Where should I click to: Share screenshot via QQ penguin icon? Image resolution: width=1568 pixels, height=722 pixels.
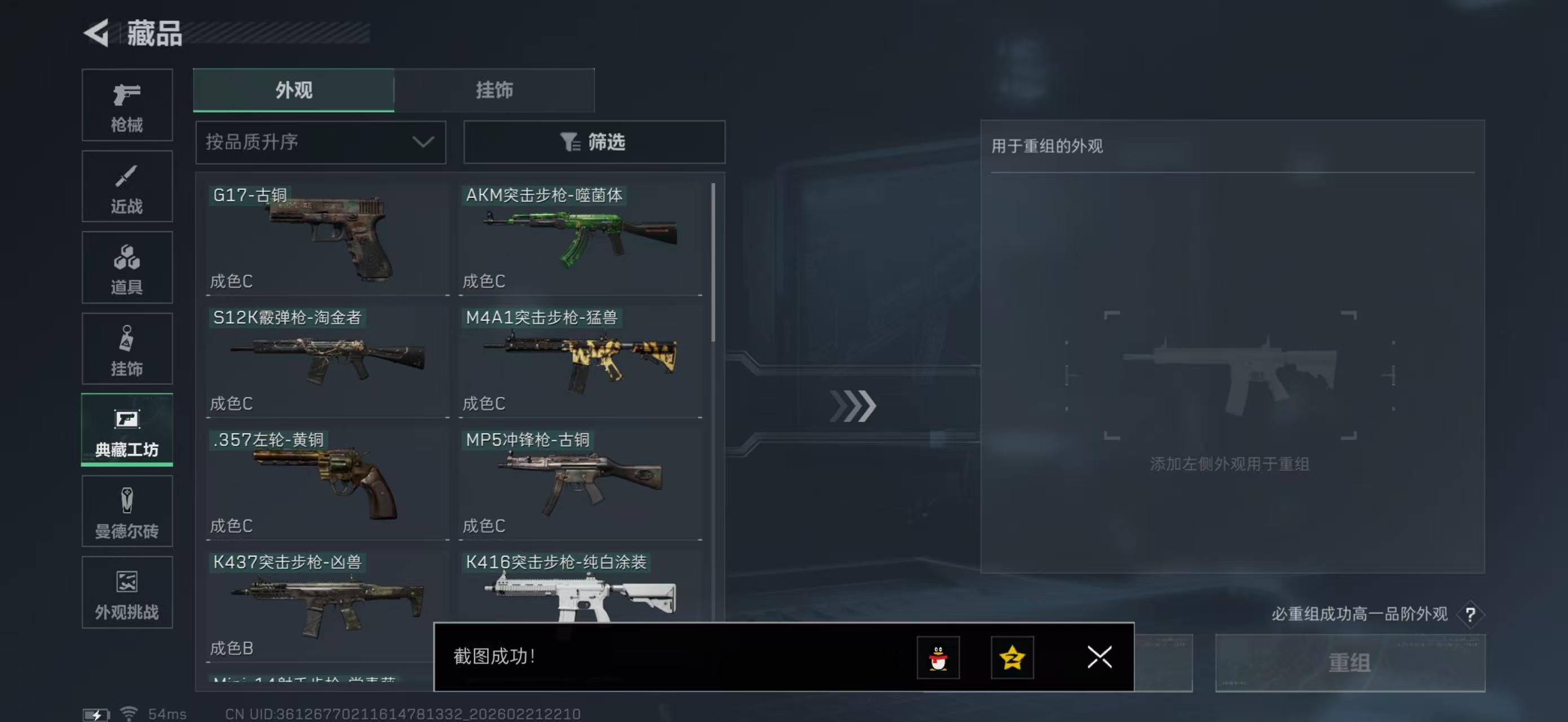(938, 658)
